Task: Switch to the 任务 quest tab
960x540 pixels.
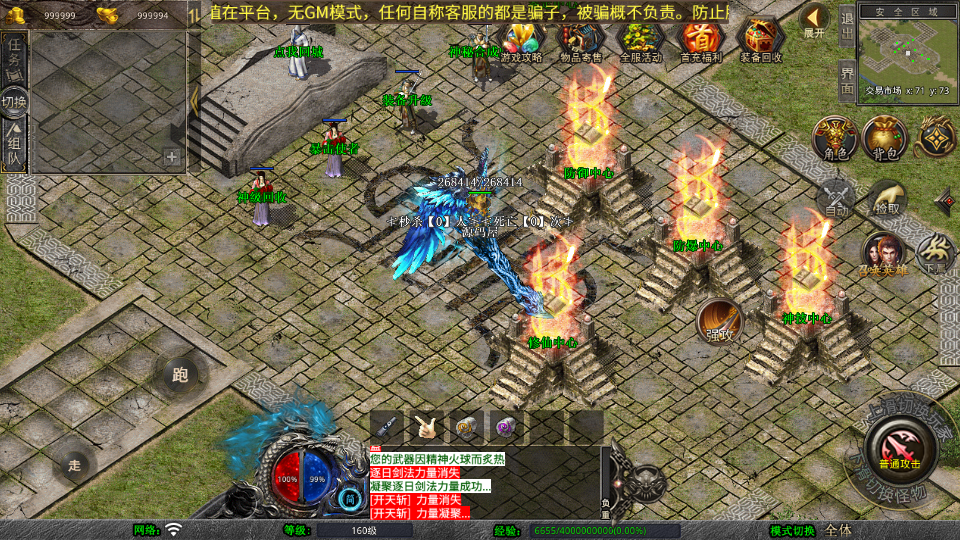Action: [15, 60]
